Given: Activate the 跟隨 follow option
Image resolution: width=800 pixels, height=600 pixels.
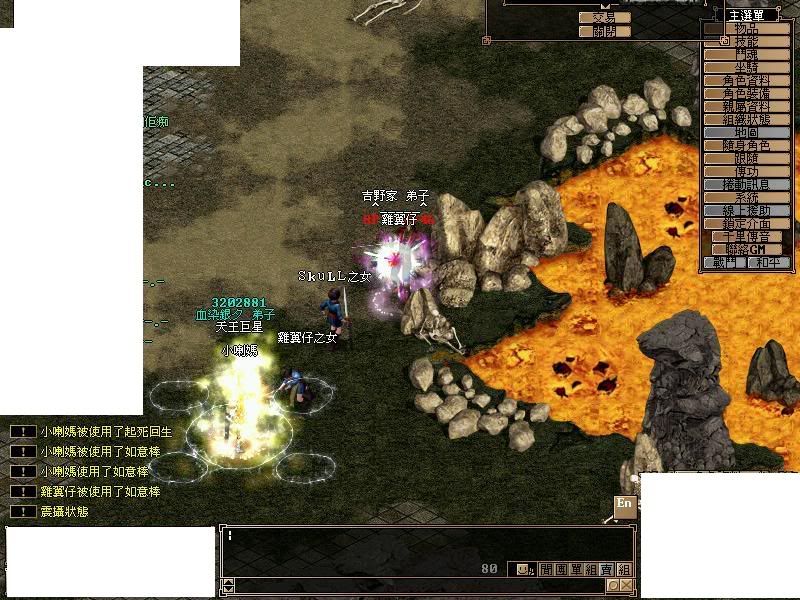Looking at the screenshot, I should (x=746, y=158).
